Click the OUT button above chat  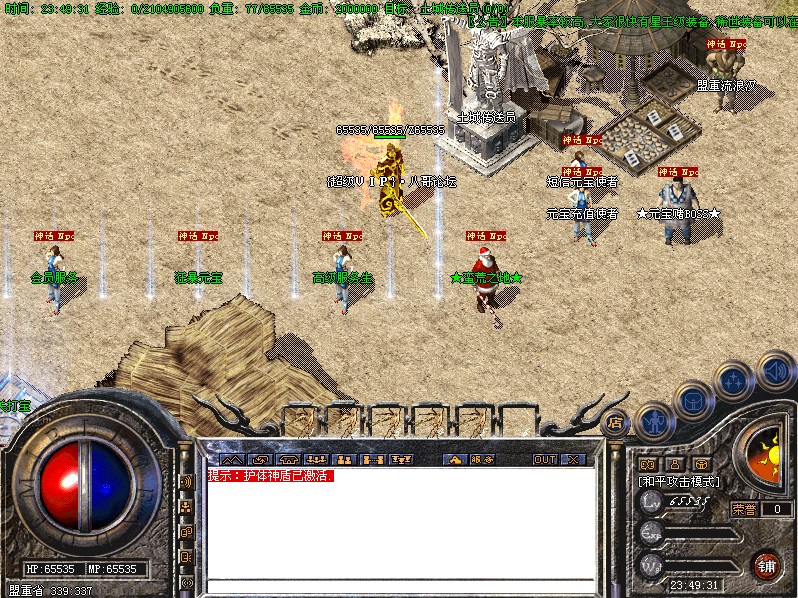[x=544, y=460]
